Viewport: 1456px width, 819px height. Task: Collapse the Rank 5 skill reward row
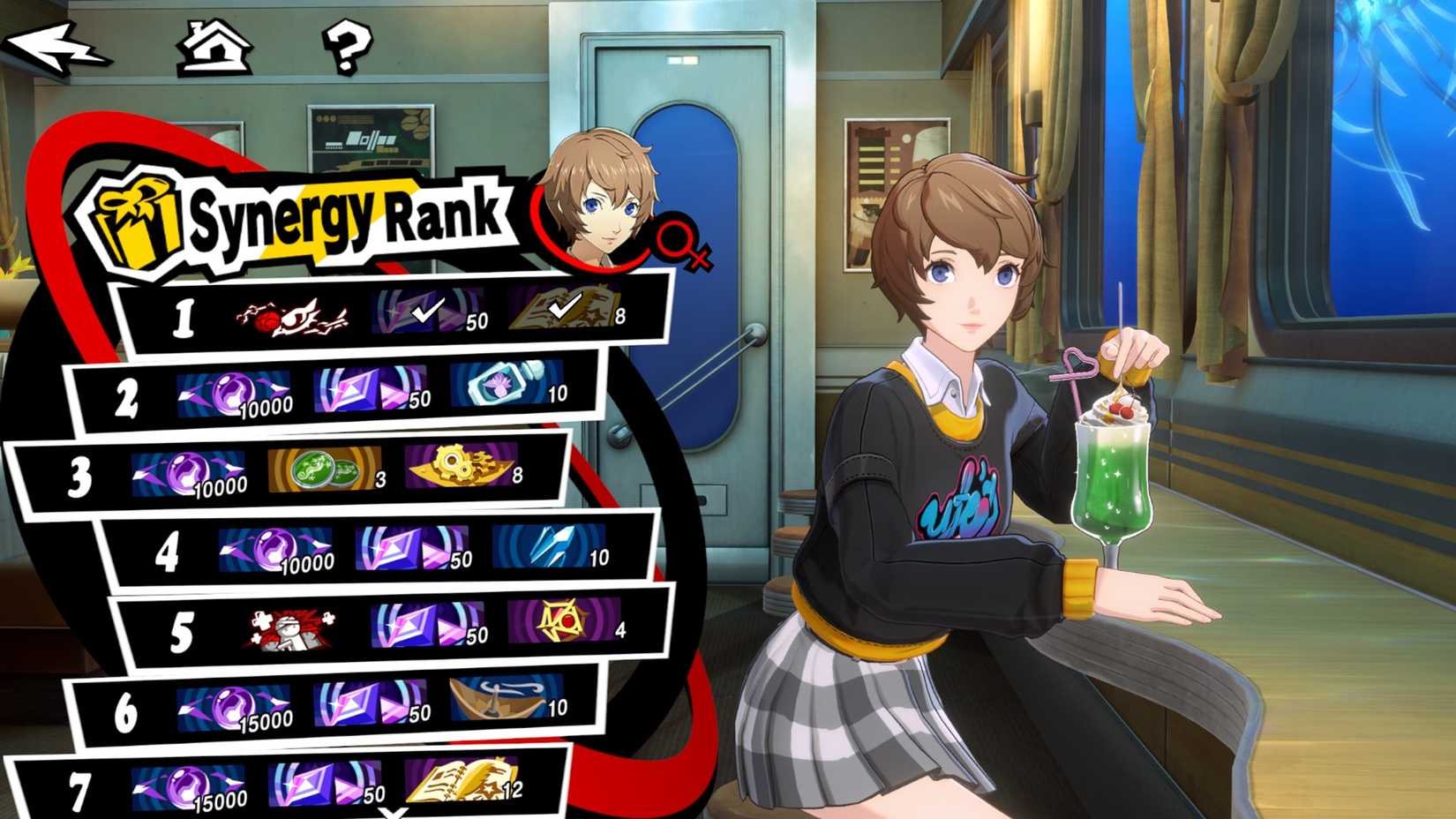pos(291,627)
